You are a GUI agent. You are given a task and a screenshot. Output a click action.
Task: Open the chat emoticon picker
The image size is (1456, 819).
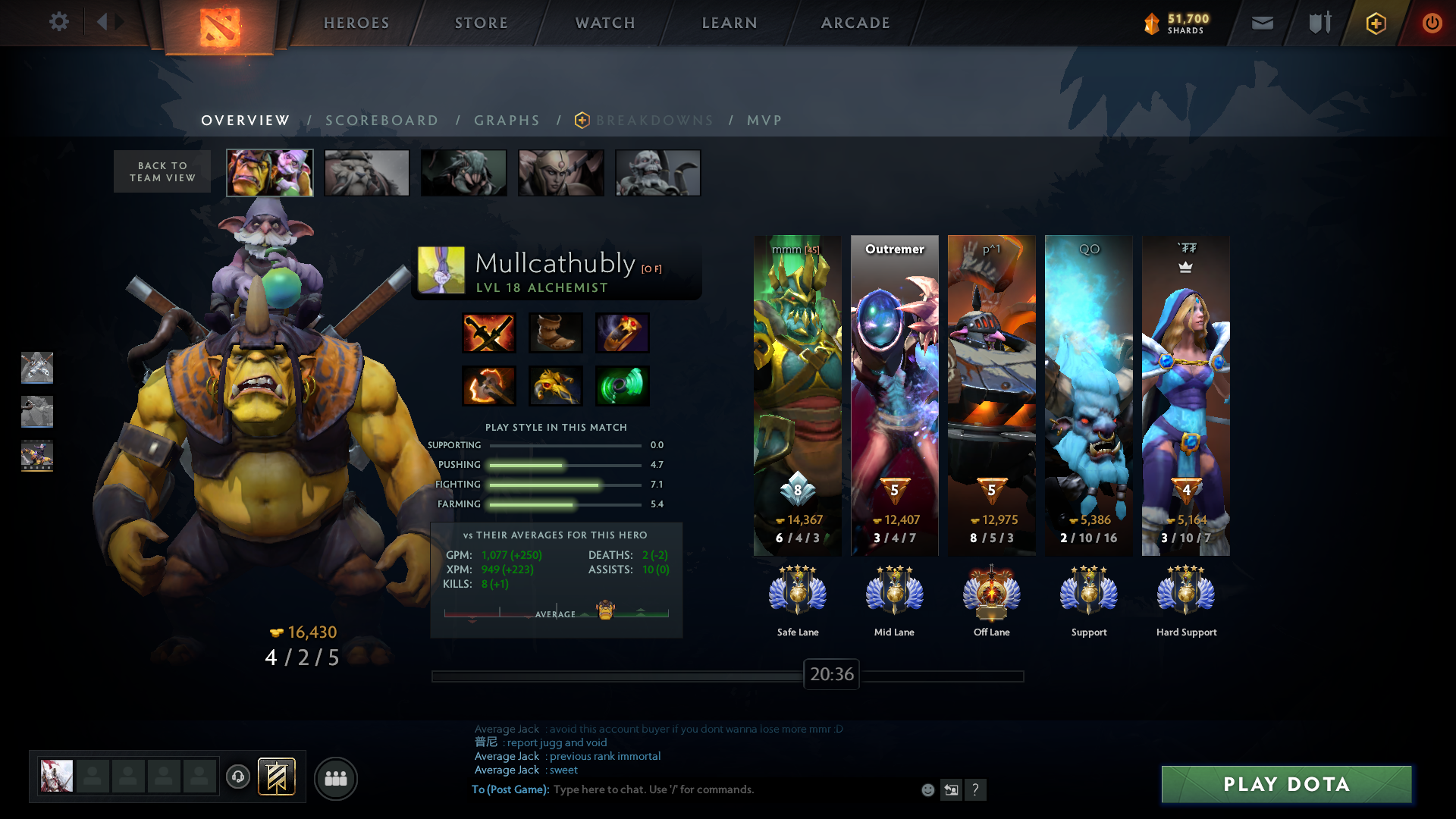[x=927, y=790]
